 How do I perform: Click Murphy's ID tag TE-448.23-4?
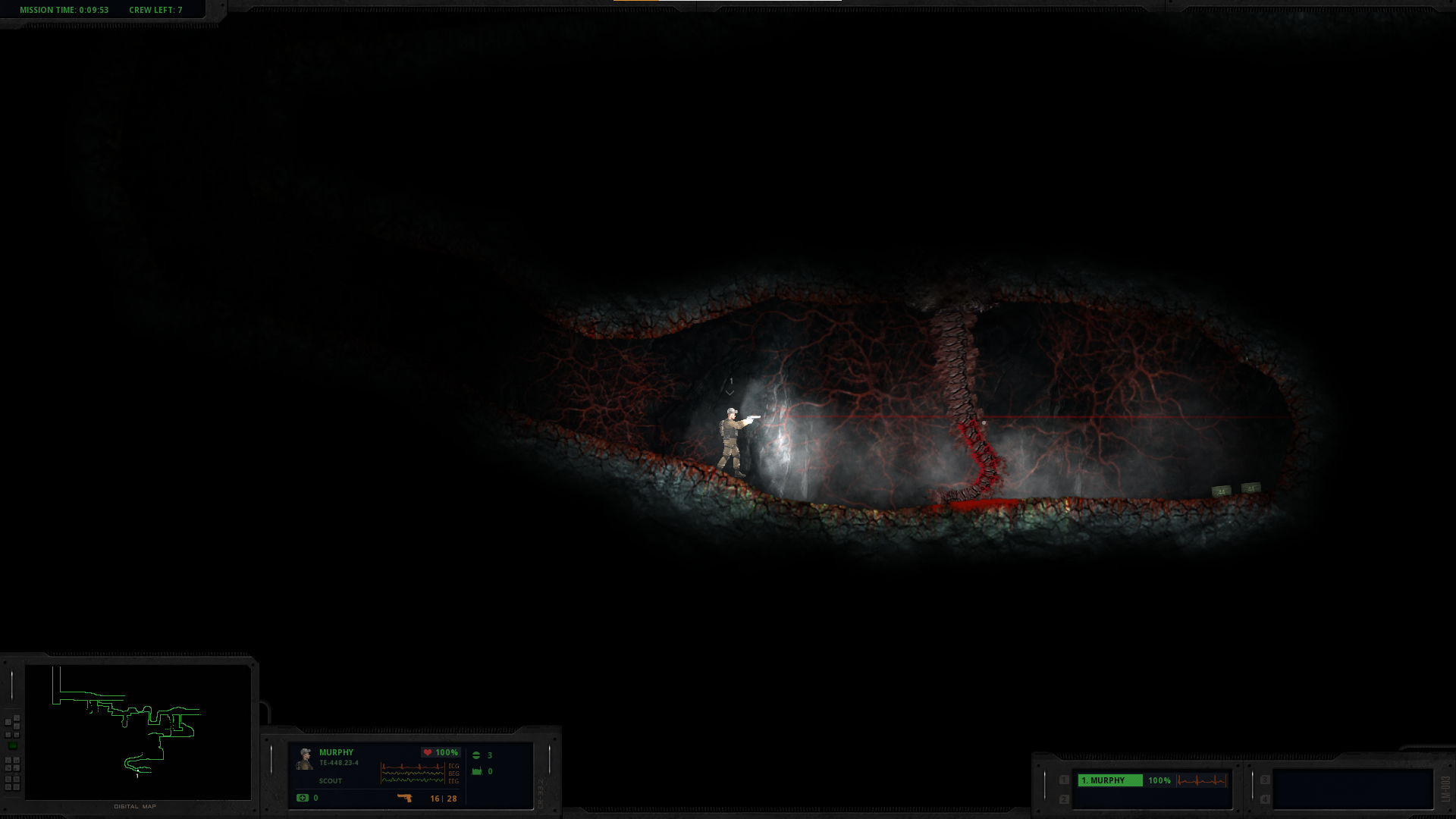click(x=339, y=763)
